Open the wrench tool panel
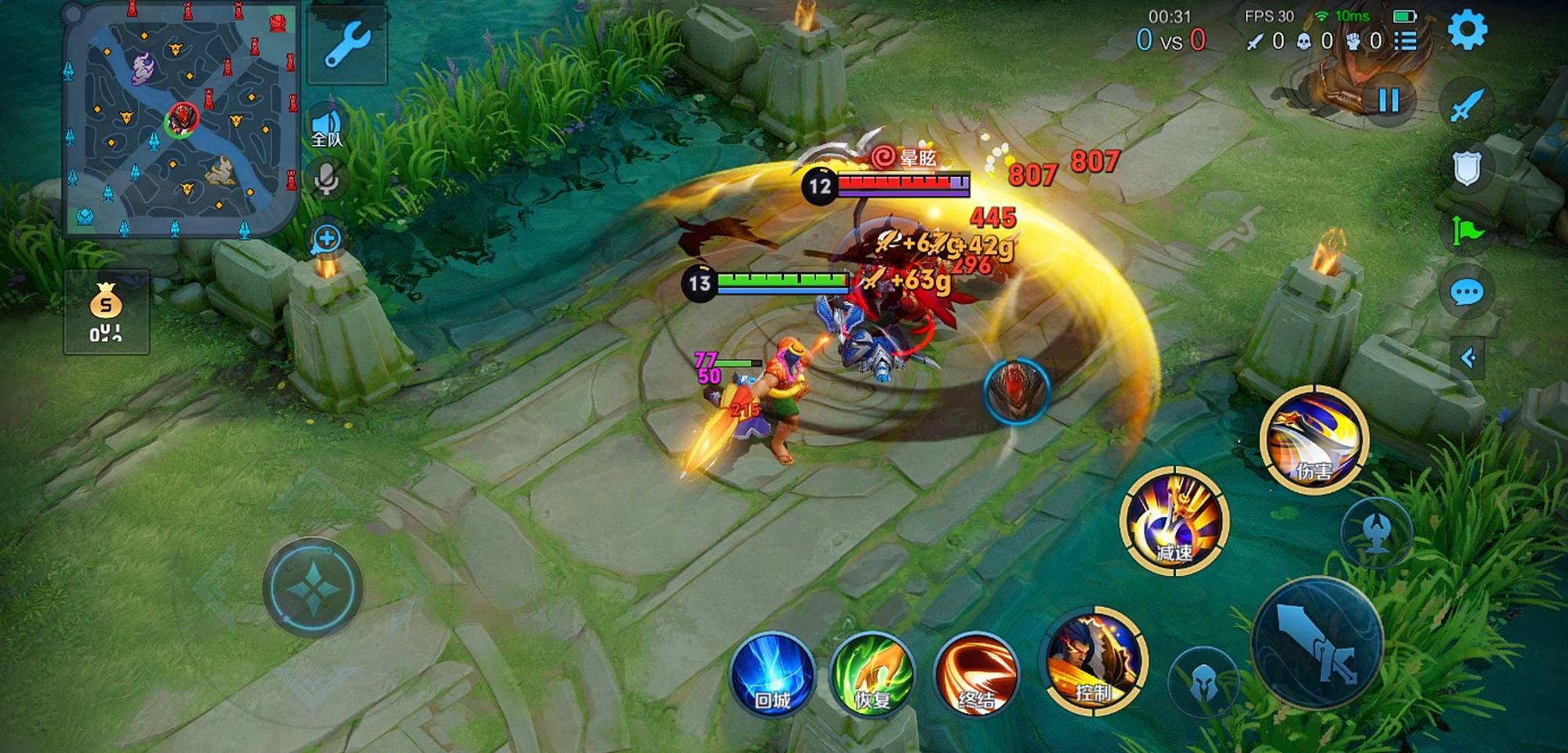Viewport: 1568px width, 753px height. pos(347,44)
